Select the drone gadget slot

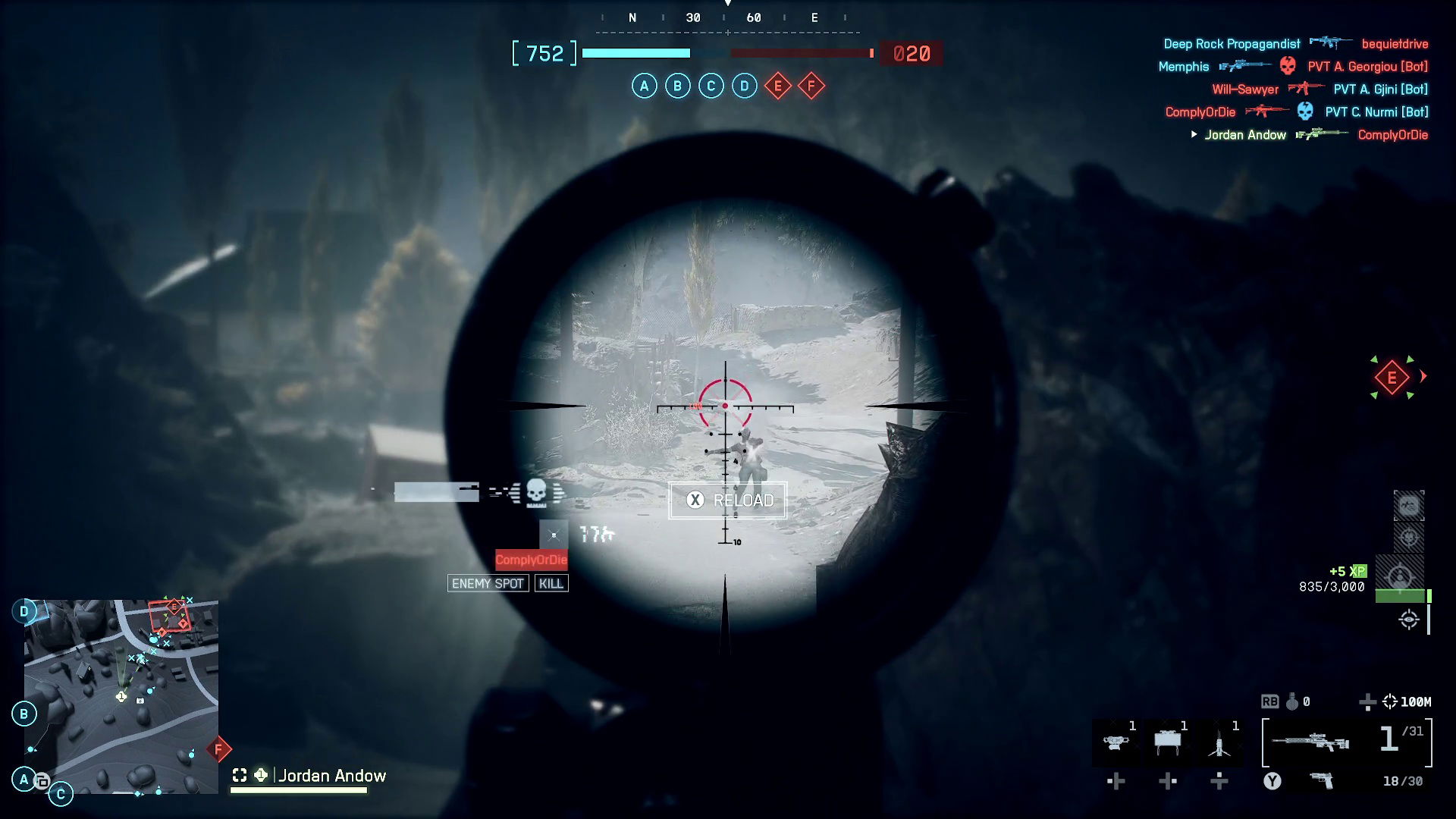coord(1115,742)
